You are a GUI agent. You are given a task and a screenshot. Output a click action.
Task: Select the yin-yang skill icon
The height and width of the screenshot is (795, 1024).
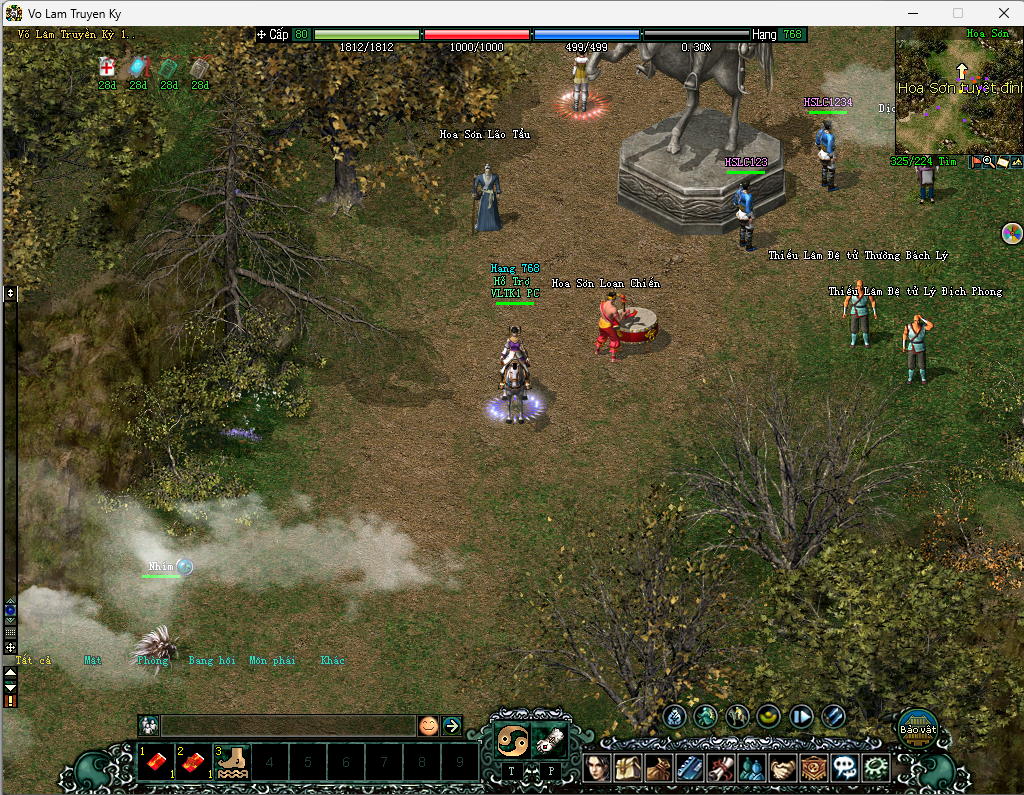coord(512,740)
